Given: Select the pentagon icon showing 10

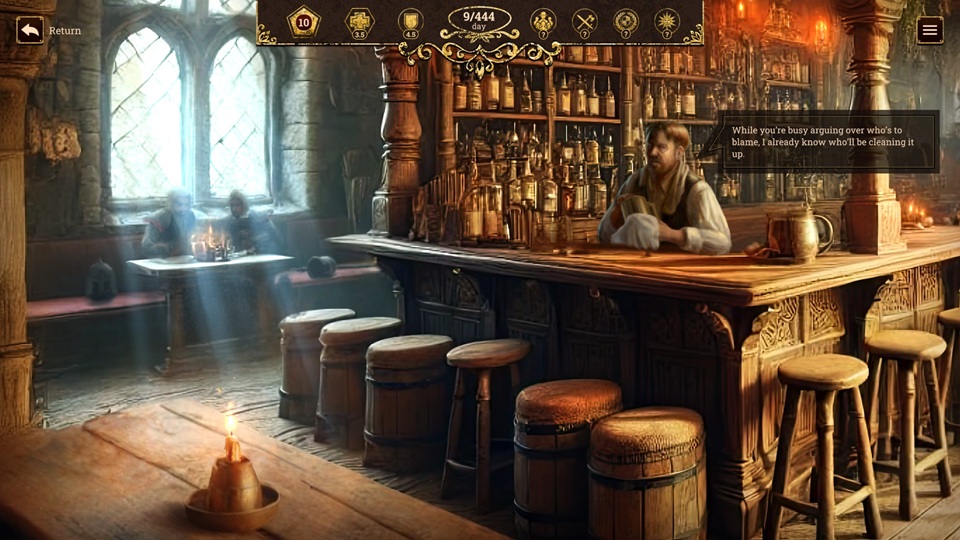Looking at the screenshot, I should [303, 21].
